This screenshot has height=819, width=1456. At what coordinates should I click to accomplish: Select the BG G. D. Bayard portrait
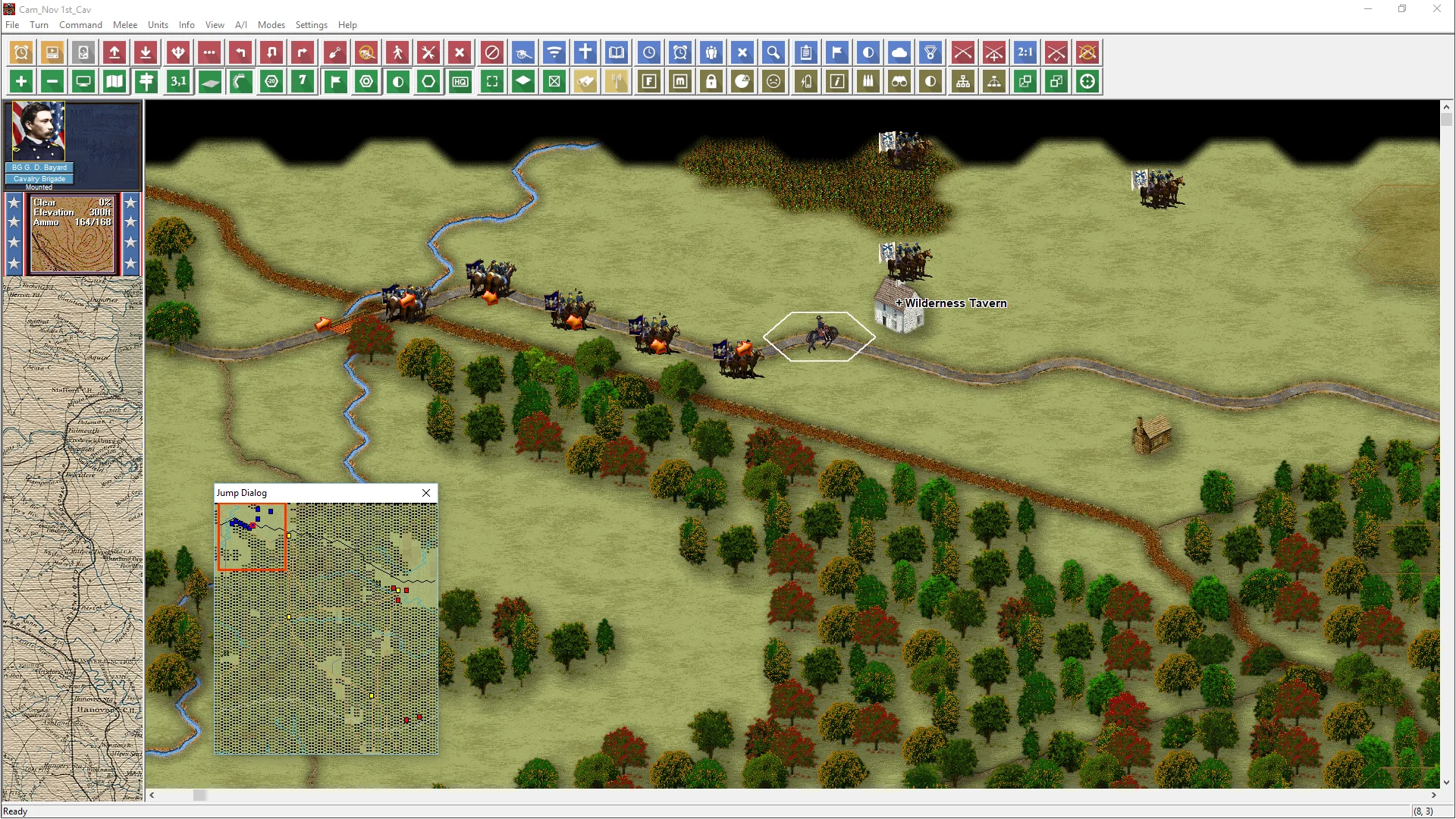[39, 131]
